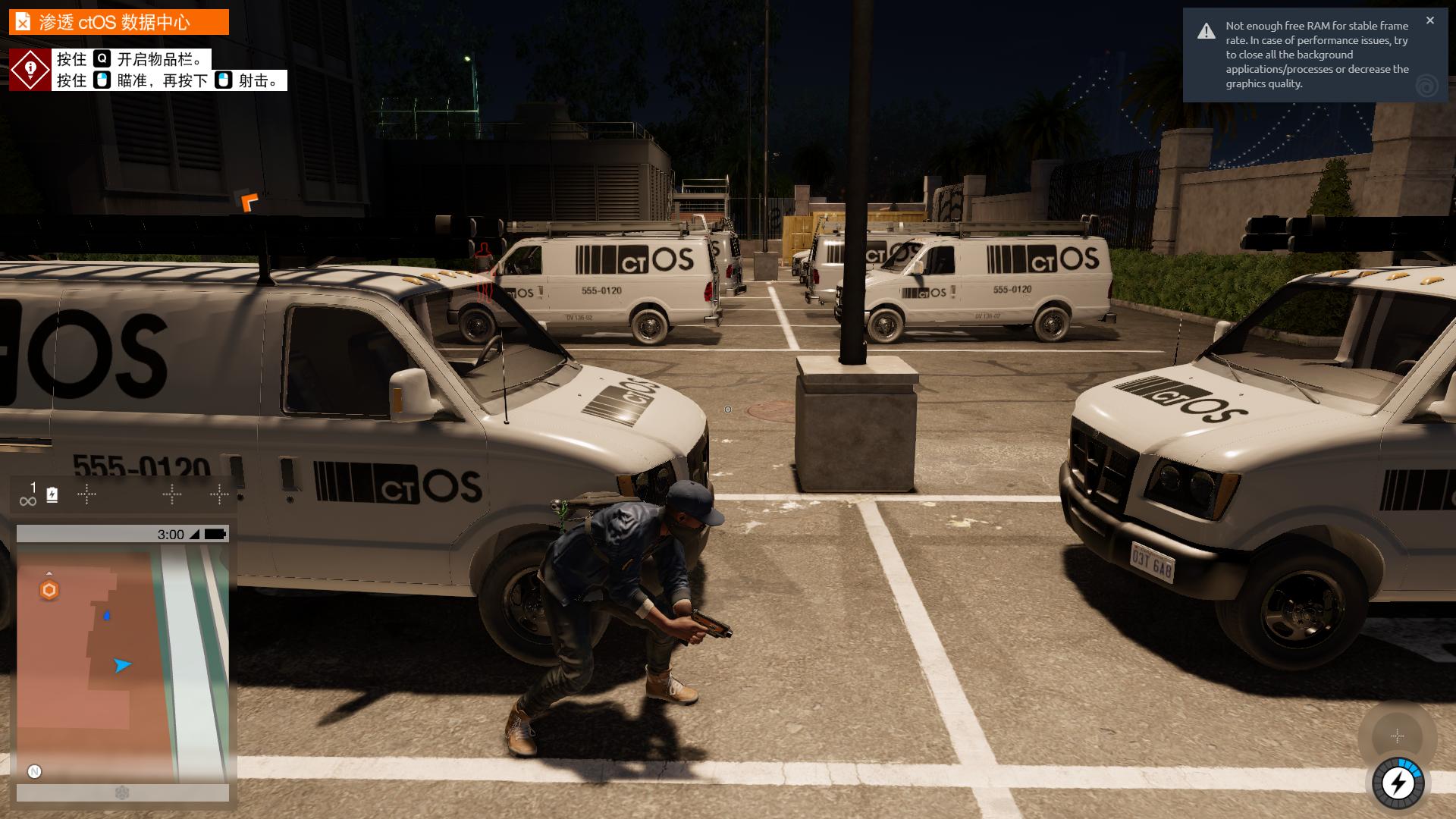Click the red hint tip diamond icon

pos(30,70)
